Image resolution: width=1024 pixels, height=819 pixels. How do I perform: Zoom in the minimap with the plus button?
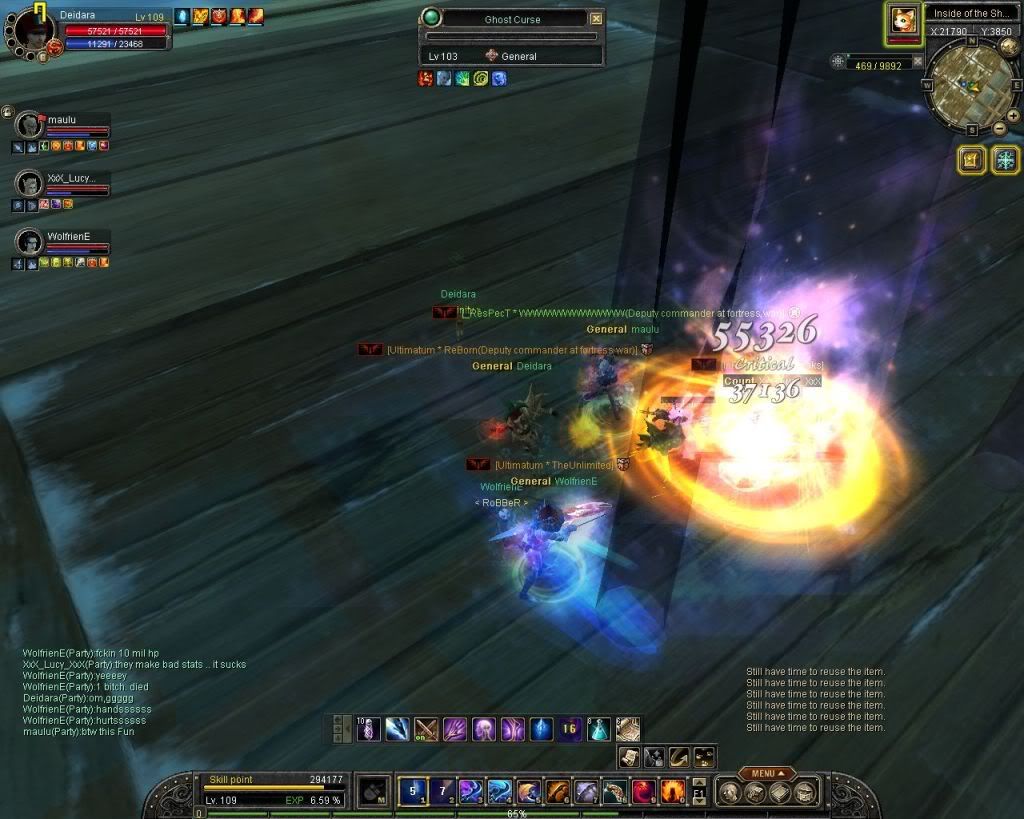pyautogui.click(x=1012, y=116)
